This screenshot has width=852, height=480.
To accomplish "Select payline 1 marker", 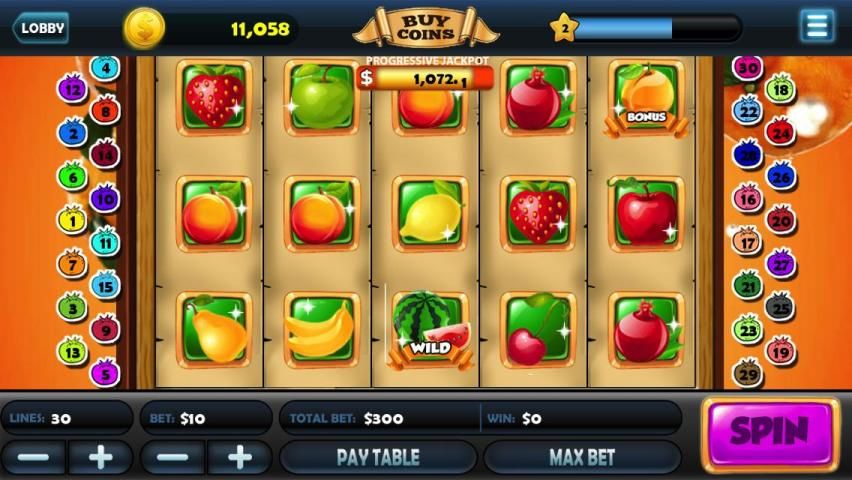I will click(x=72, y=219).
